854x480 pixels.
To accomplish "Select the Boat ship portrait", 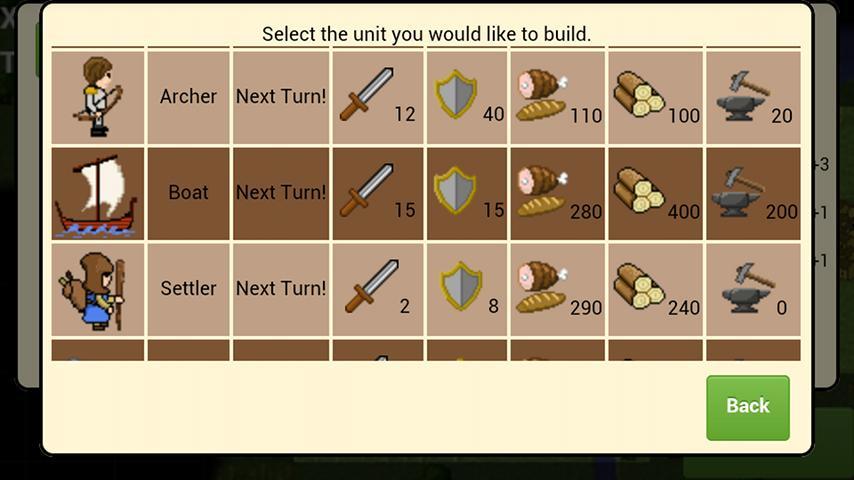I will pos(98,193).
